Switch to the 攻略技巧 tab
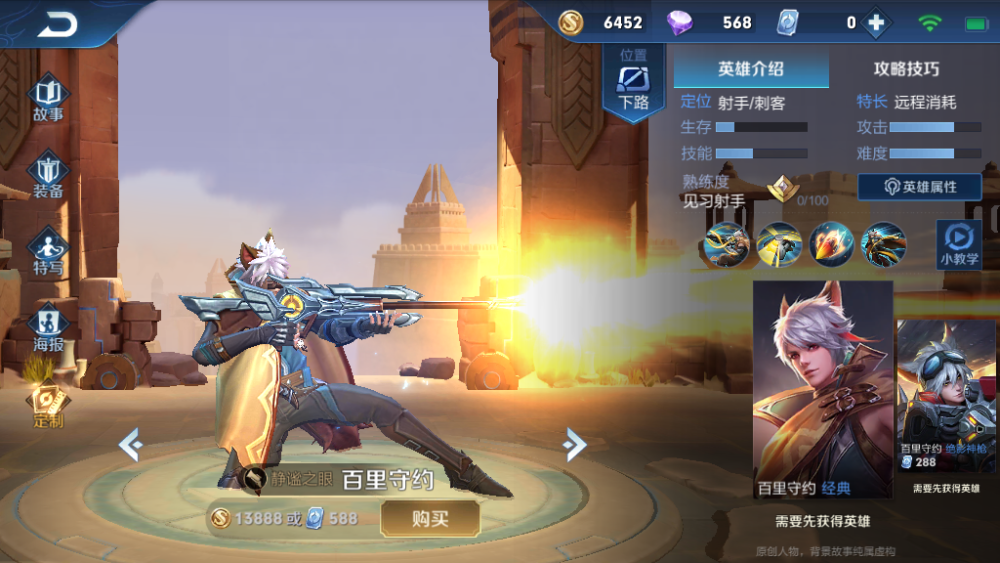This screenshot has height=563, width=1000. click(x=906, y=69)
